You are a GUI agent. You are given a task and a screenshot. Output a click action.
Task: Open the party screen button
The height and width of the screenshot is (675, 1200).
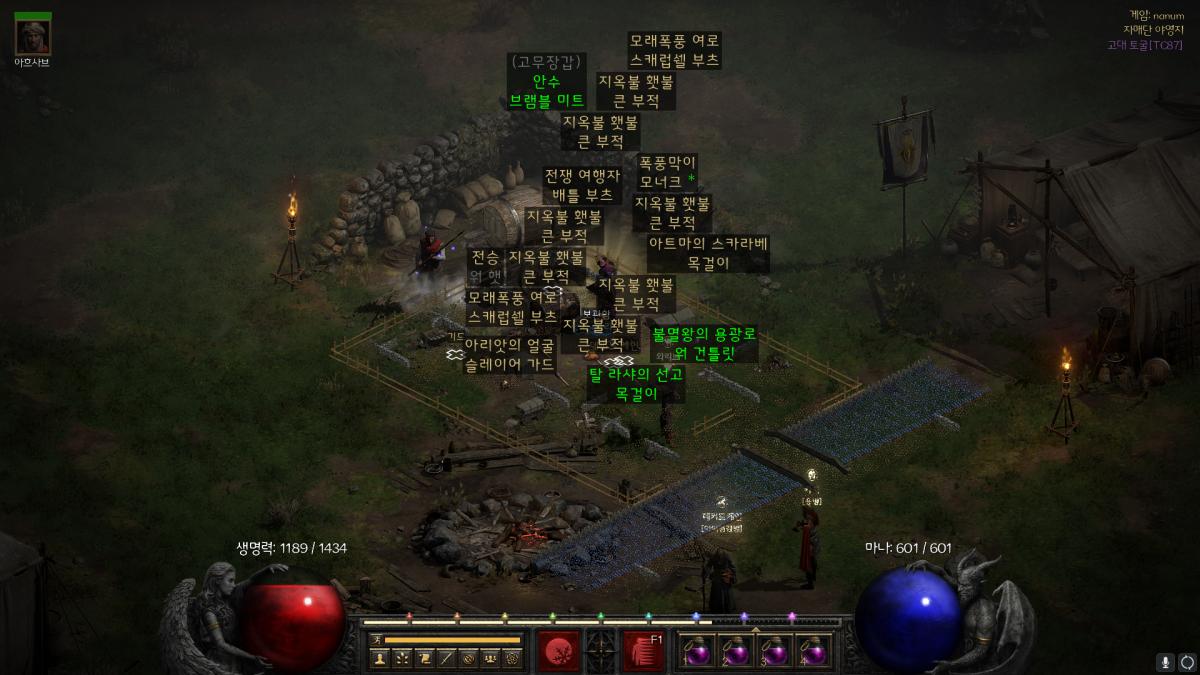coord(489,658)
